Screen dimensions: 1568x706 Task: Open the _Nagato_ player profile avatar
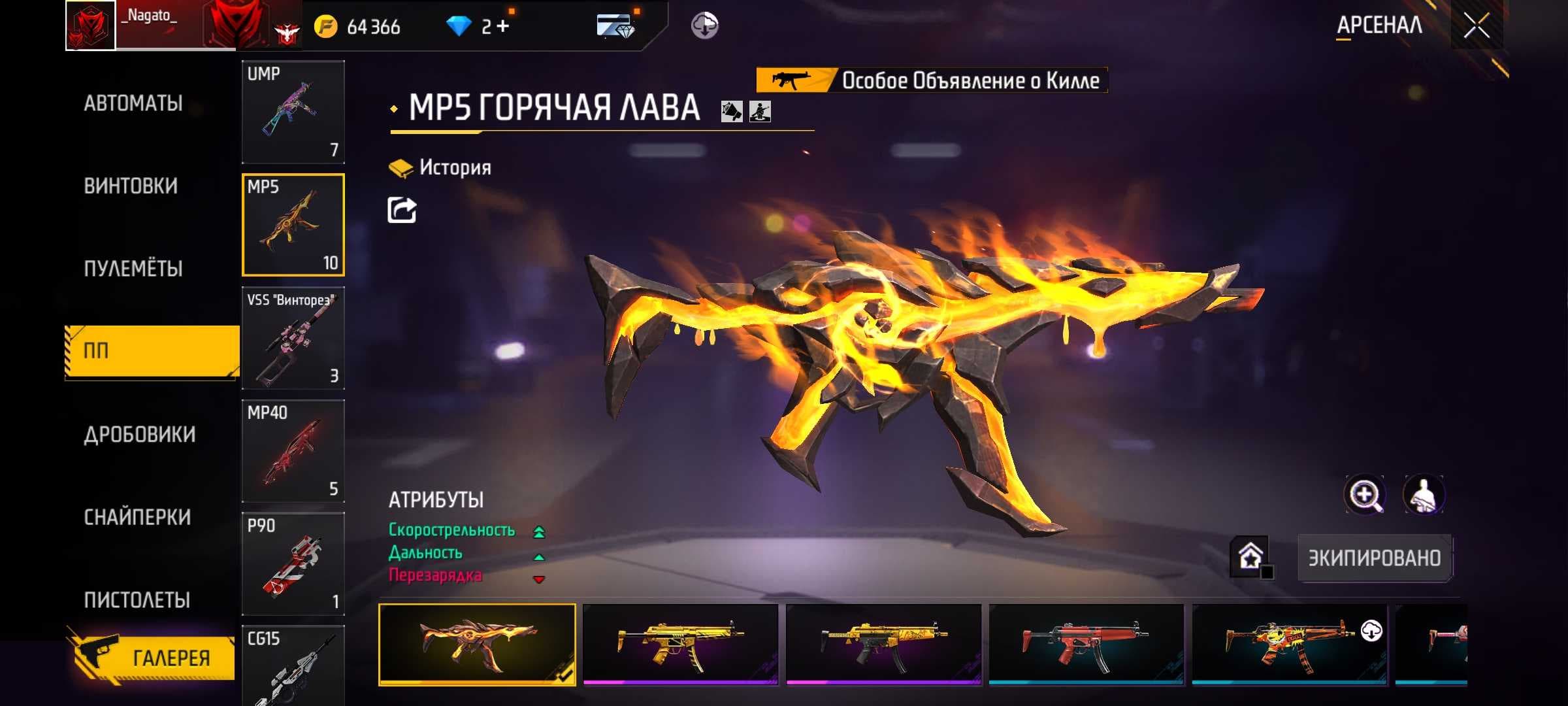point(91,26)
